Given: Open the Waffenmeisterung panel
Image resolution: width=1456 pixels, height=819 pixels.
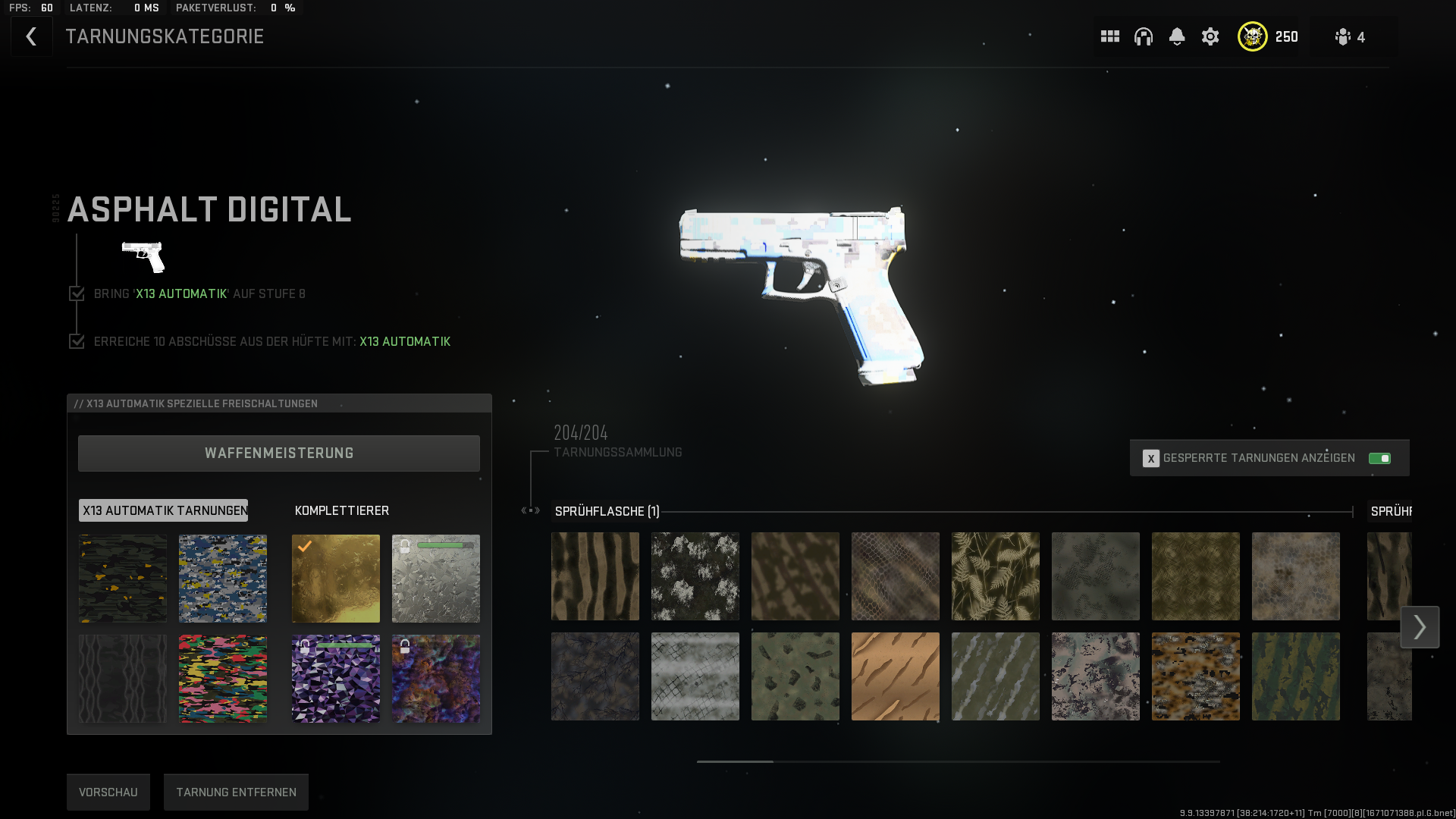Looking at the screenshot, I should click(279, 453).
